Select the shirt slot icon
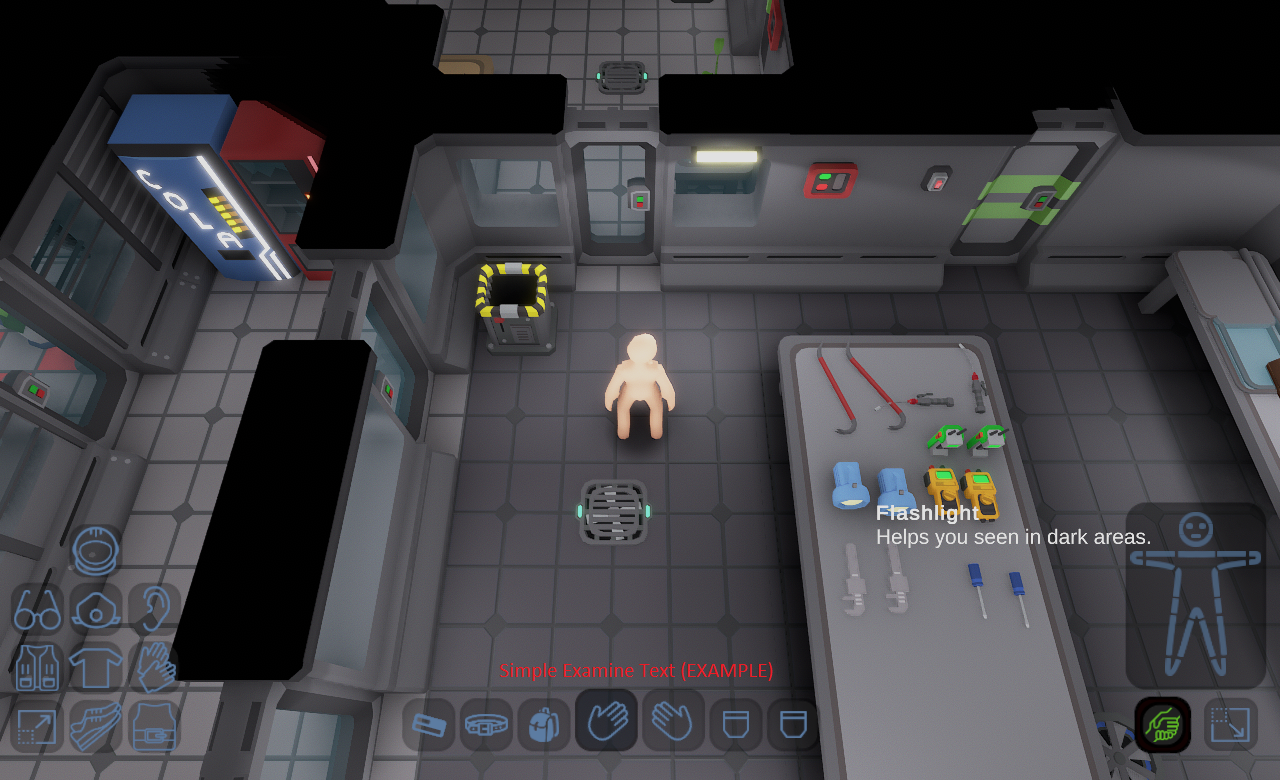 [x=96, y=665]
